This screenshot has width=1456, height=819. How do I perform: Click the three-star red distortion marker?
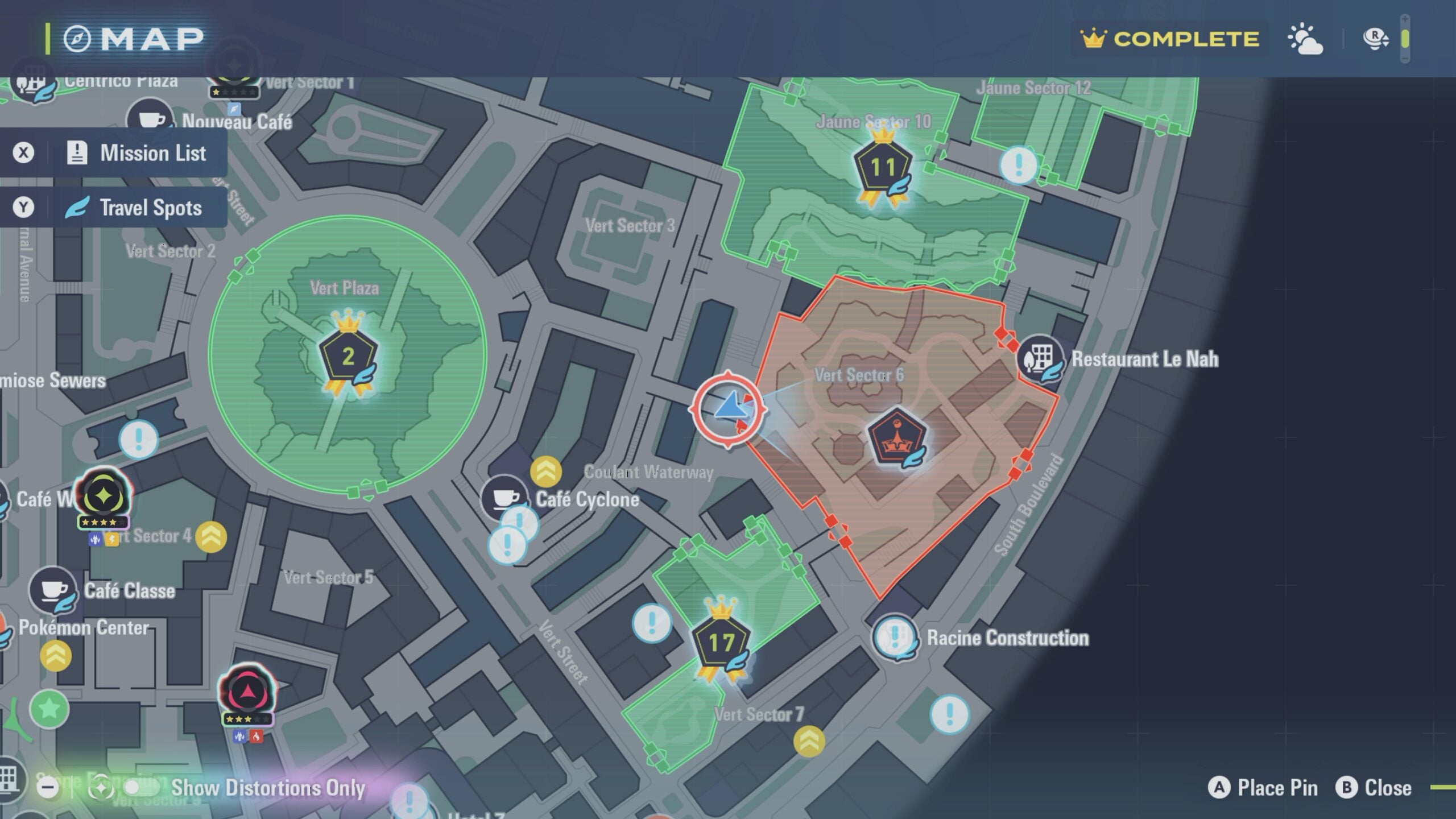pyautogui.click(x=247, y=692)
